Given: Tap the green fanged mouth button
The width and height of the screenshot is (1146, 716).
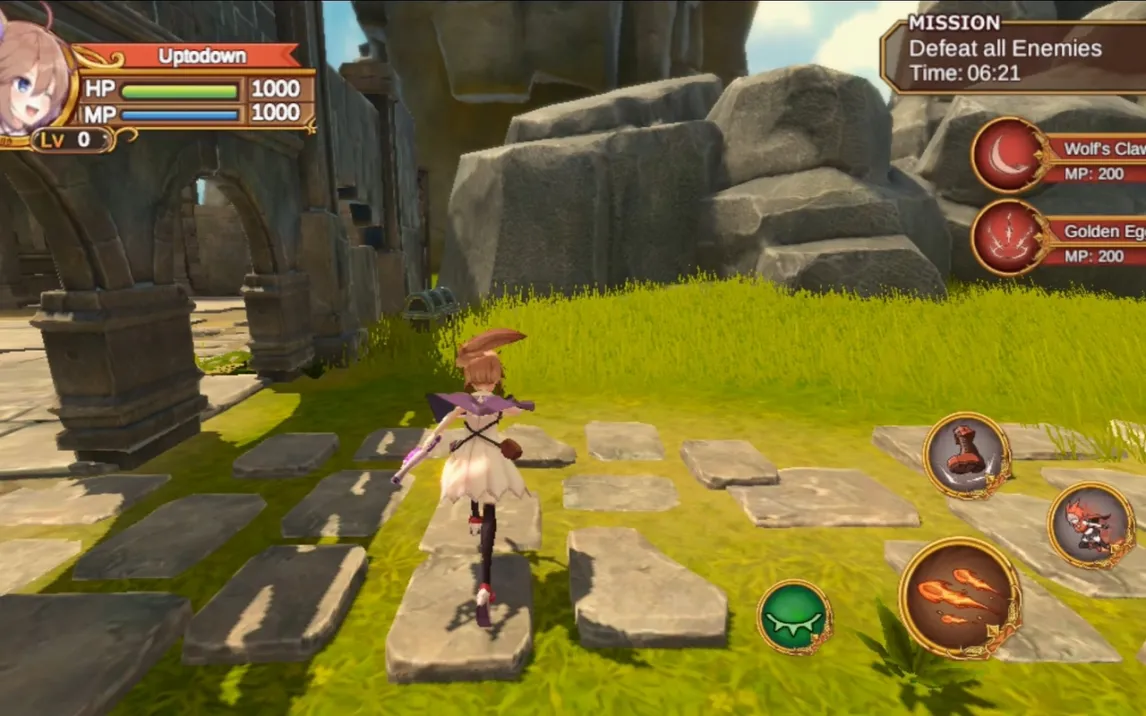Looking at the screenshot, I should point(794,616).
